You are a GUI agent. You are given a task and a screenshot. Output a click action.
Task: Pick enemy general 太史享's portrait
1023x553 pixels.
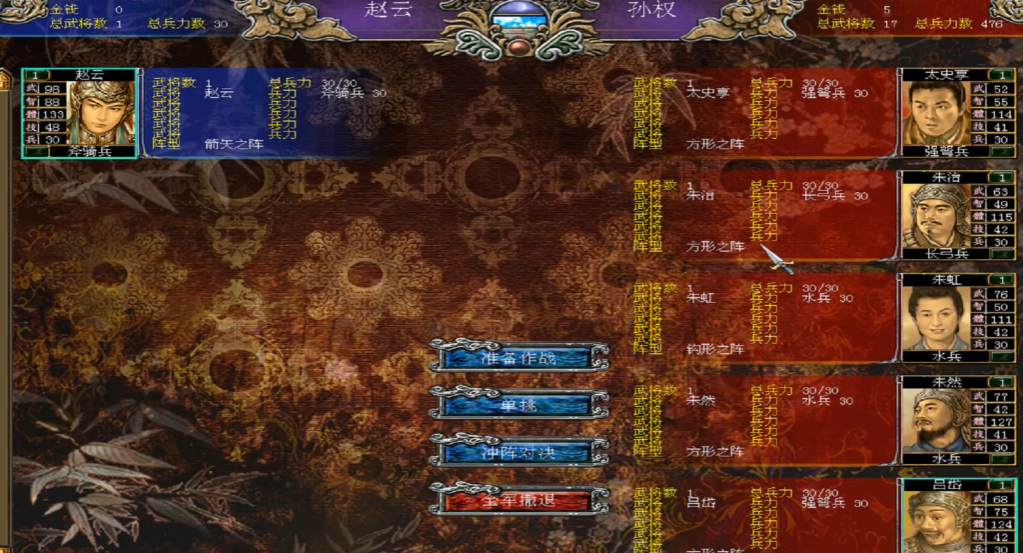[x=936, y=114]
